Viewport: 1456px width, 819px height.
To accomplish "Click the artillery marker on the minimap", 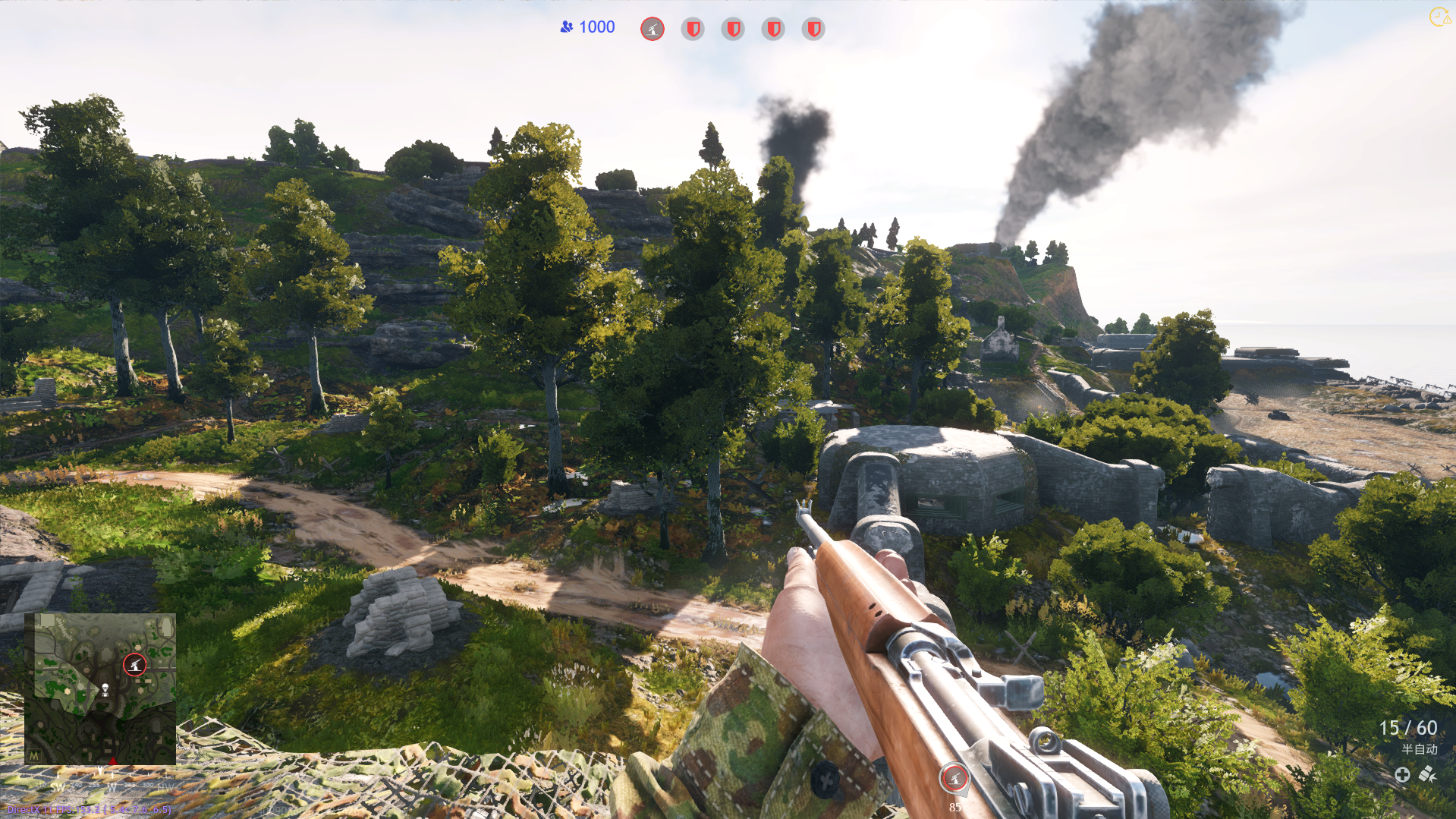I will 134,665.
